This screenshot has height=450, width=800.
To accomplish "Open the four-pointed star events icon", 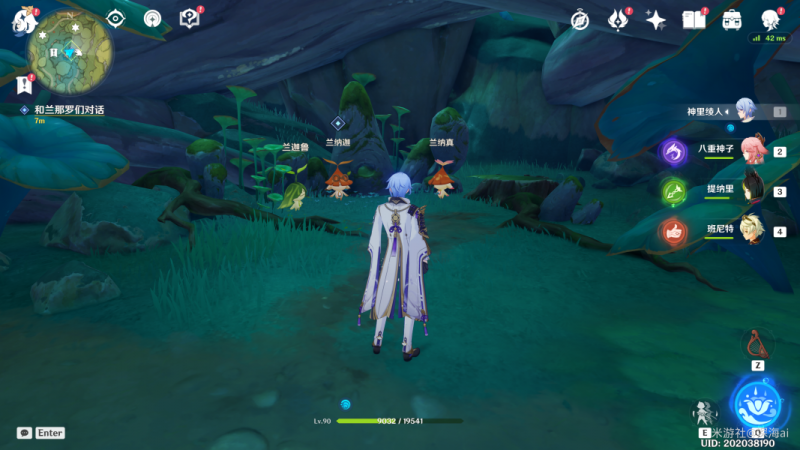I will [x=656, y=20].
